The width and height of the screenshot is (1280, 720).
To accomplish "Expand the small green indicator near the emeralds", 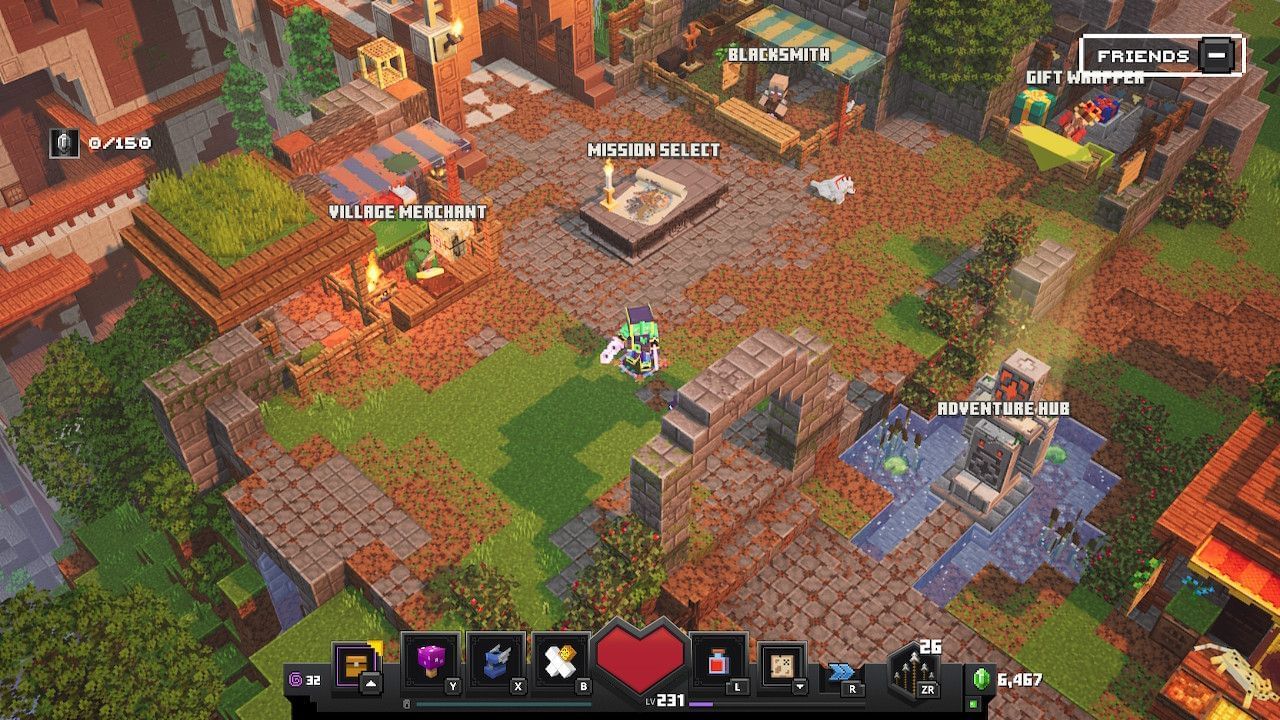I will point(972,704).
